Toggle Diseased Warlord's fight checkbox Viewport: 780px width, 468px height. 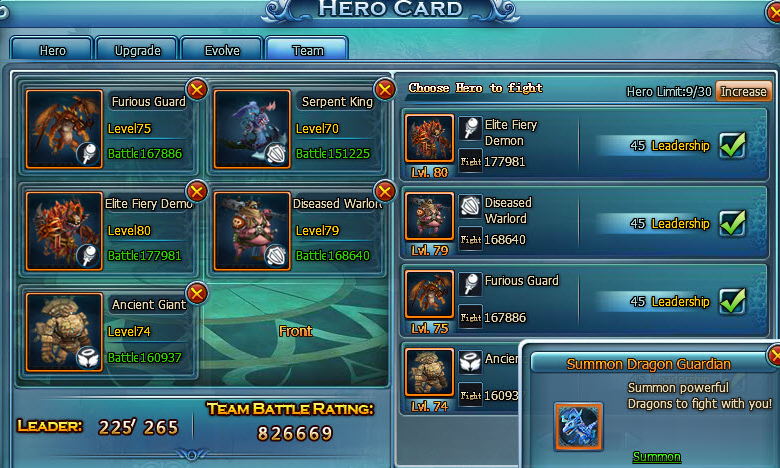[734, 223]
